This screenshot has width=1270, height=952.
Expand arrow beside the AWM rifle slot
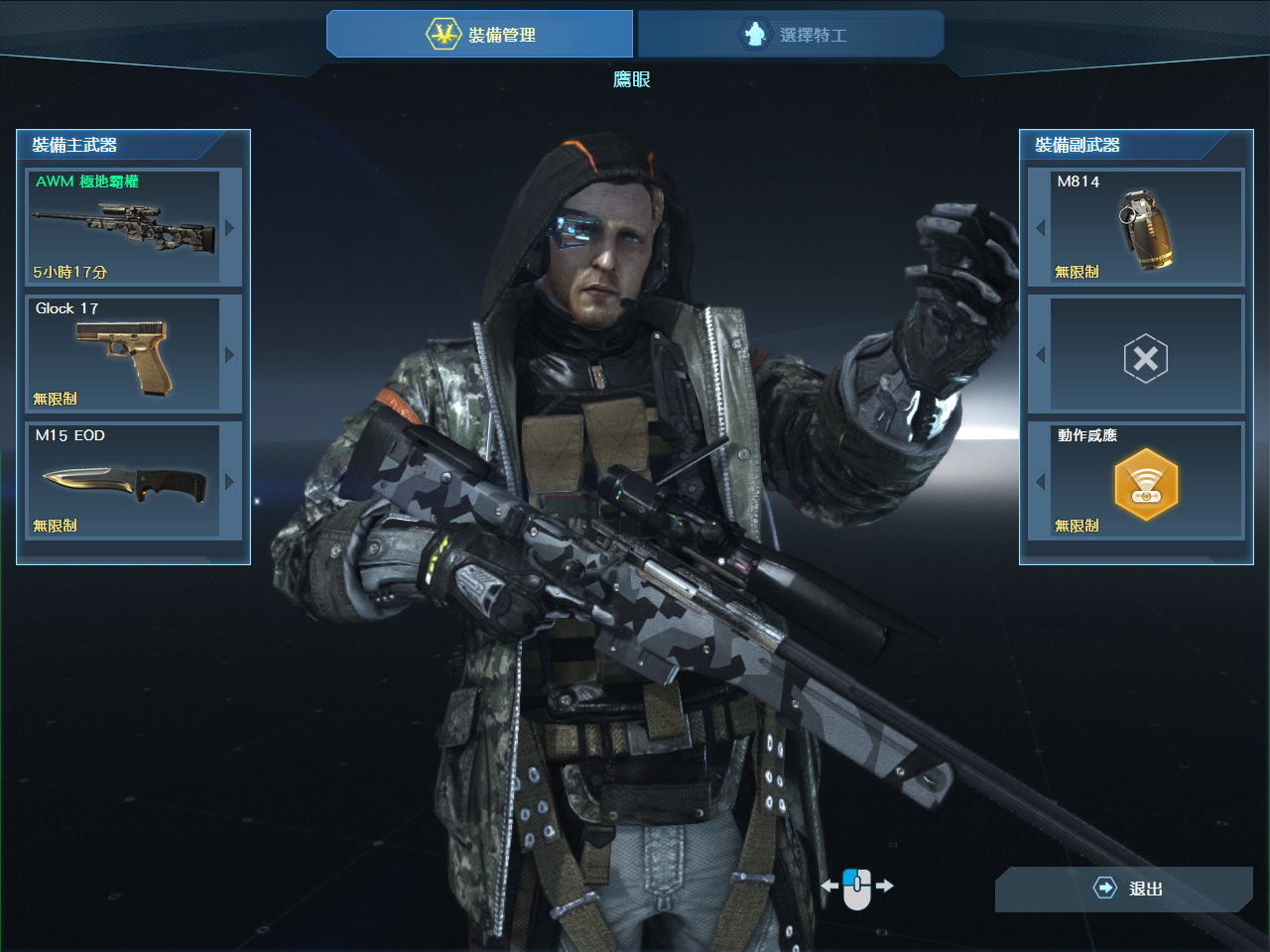(230, 228)
